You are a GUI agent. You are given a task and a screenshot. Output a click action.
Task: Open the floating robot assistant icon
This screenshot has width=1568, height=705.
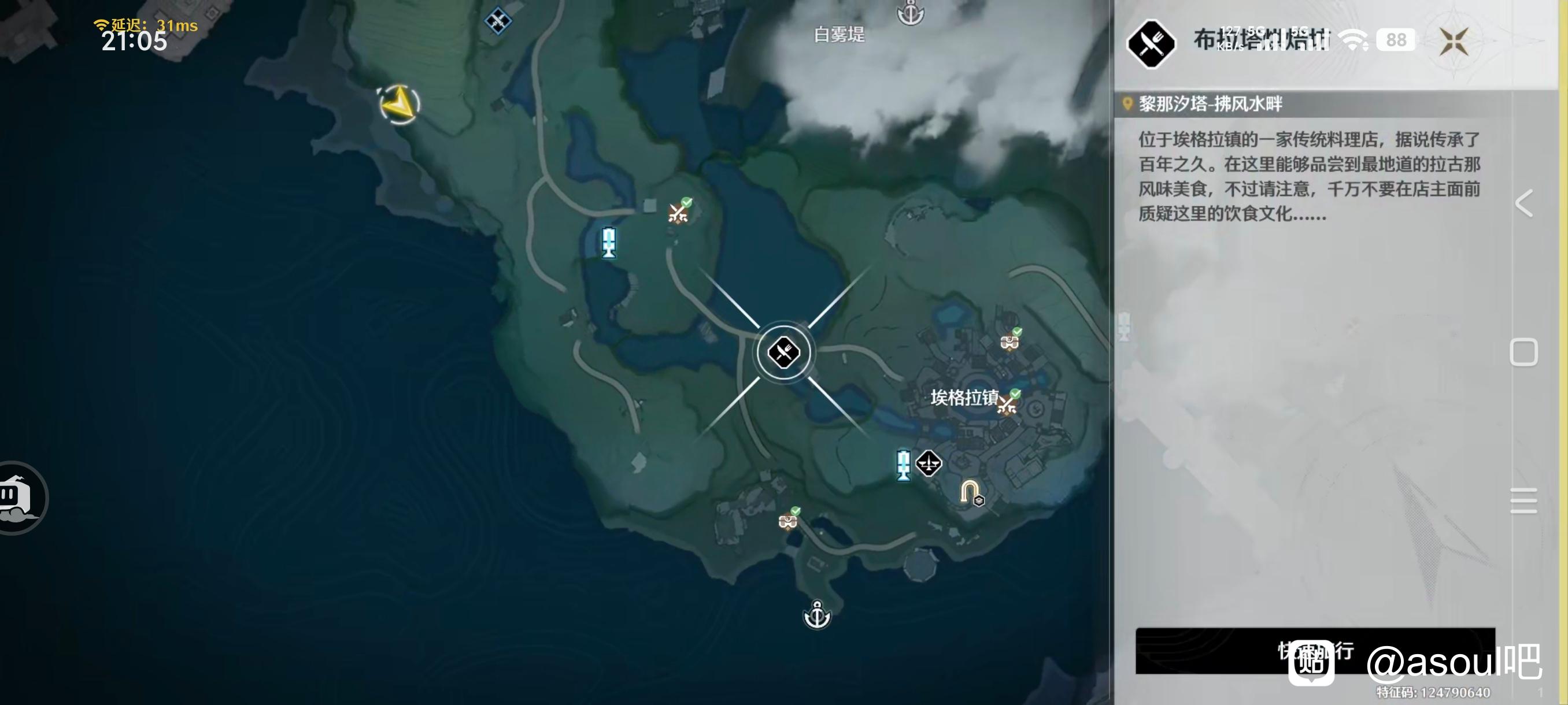tap(19, 498)
